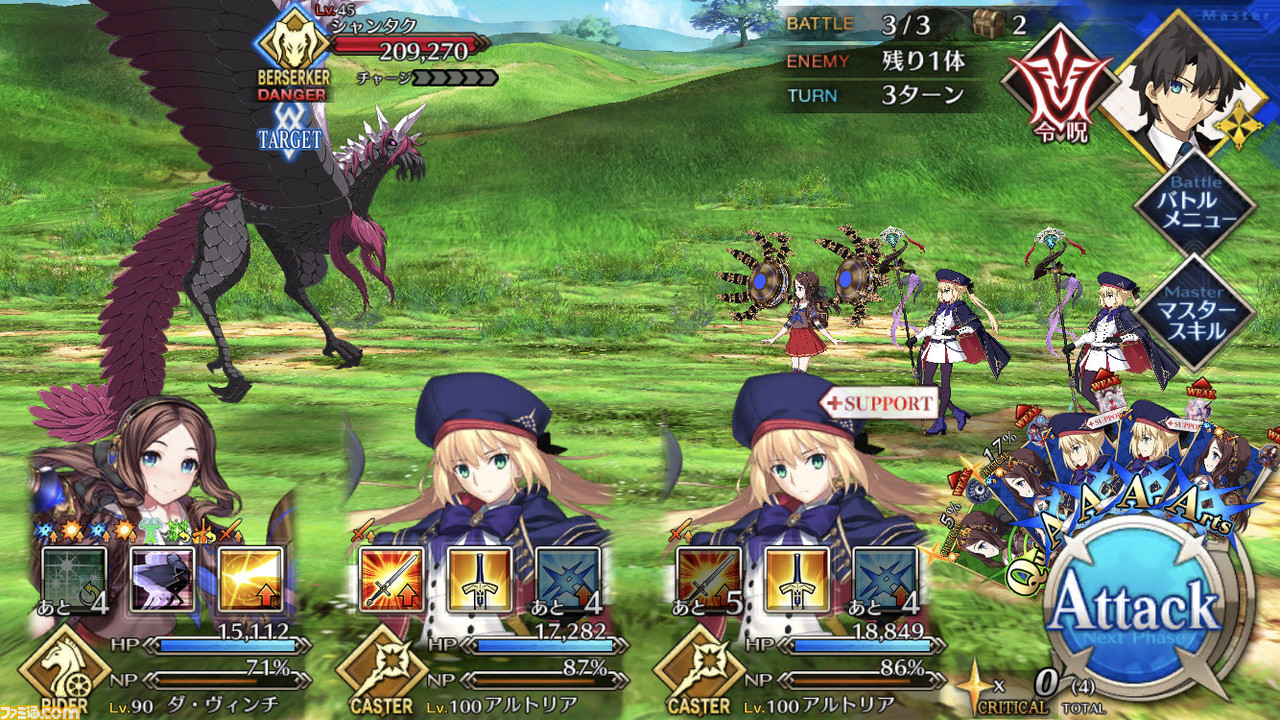Select Da Vinci's skill on 4-turn cooldown

pyautogui.click(x=75, y=581)
